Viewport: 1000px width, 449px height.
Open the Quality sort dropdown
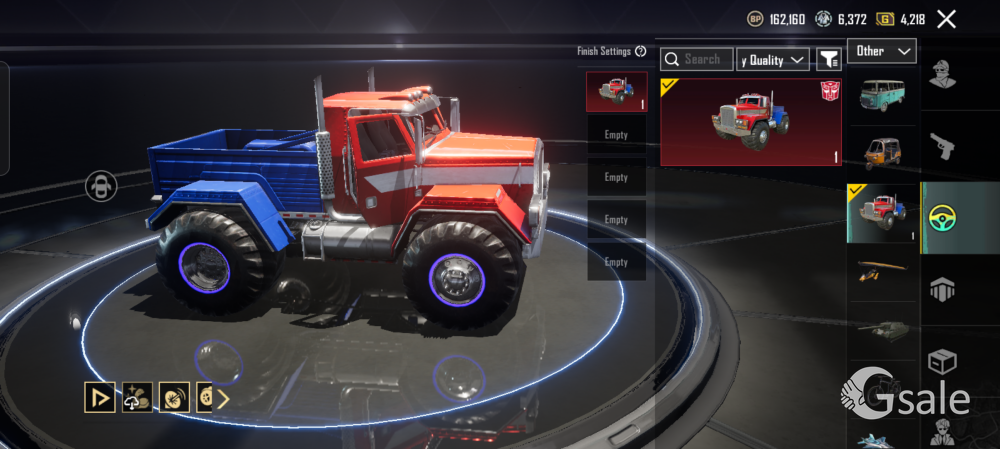[773, 60]
